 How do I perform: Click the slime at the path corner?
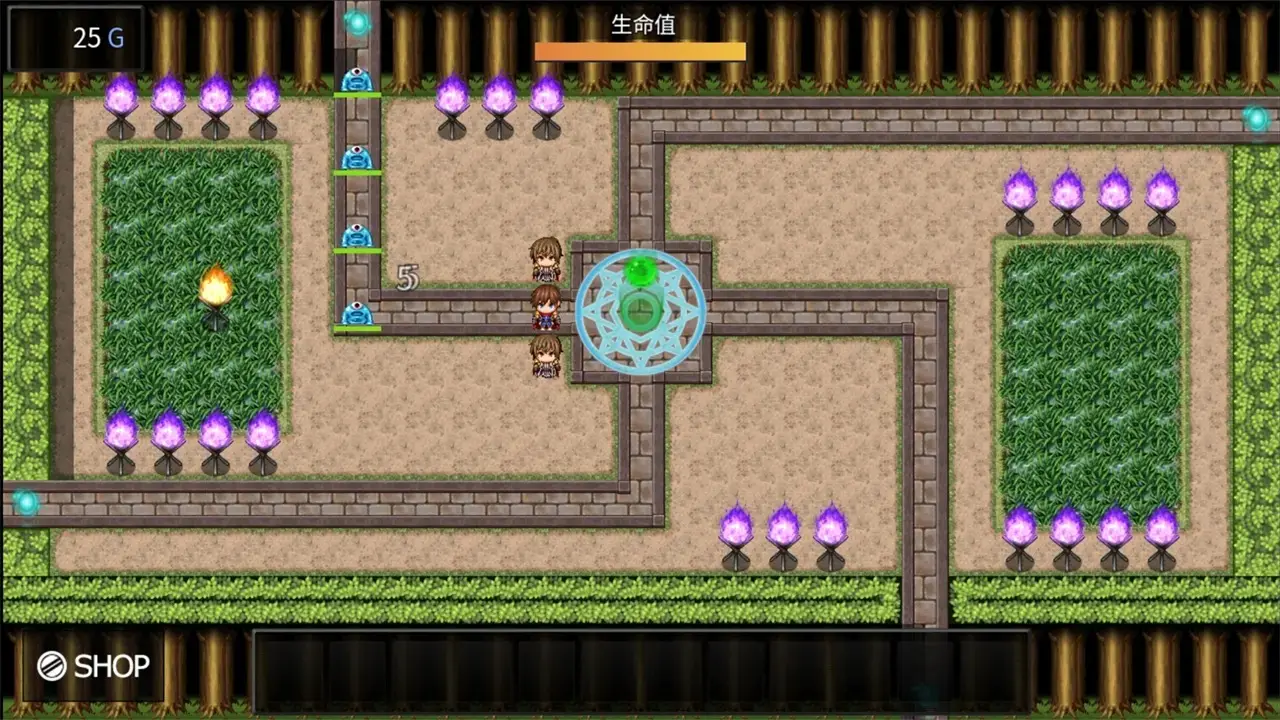[357, 315]
